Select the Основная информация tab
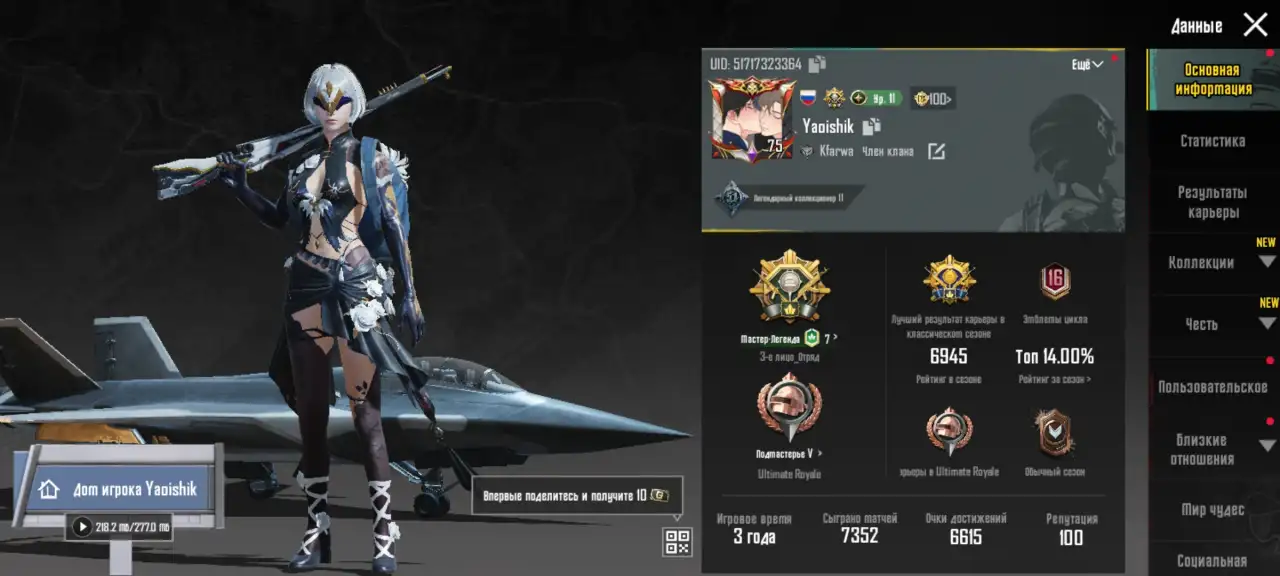This screenshot has width=1280, height=576. tap(1212, 79)
